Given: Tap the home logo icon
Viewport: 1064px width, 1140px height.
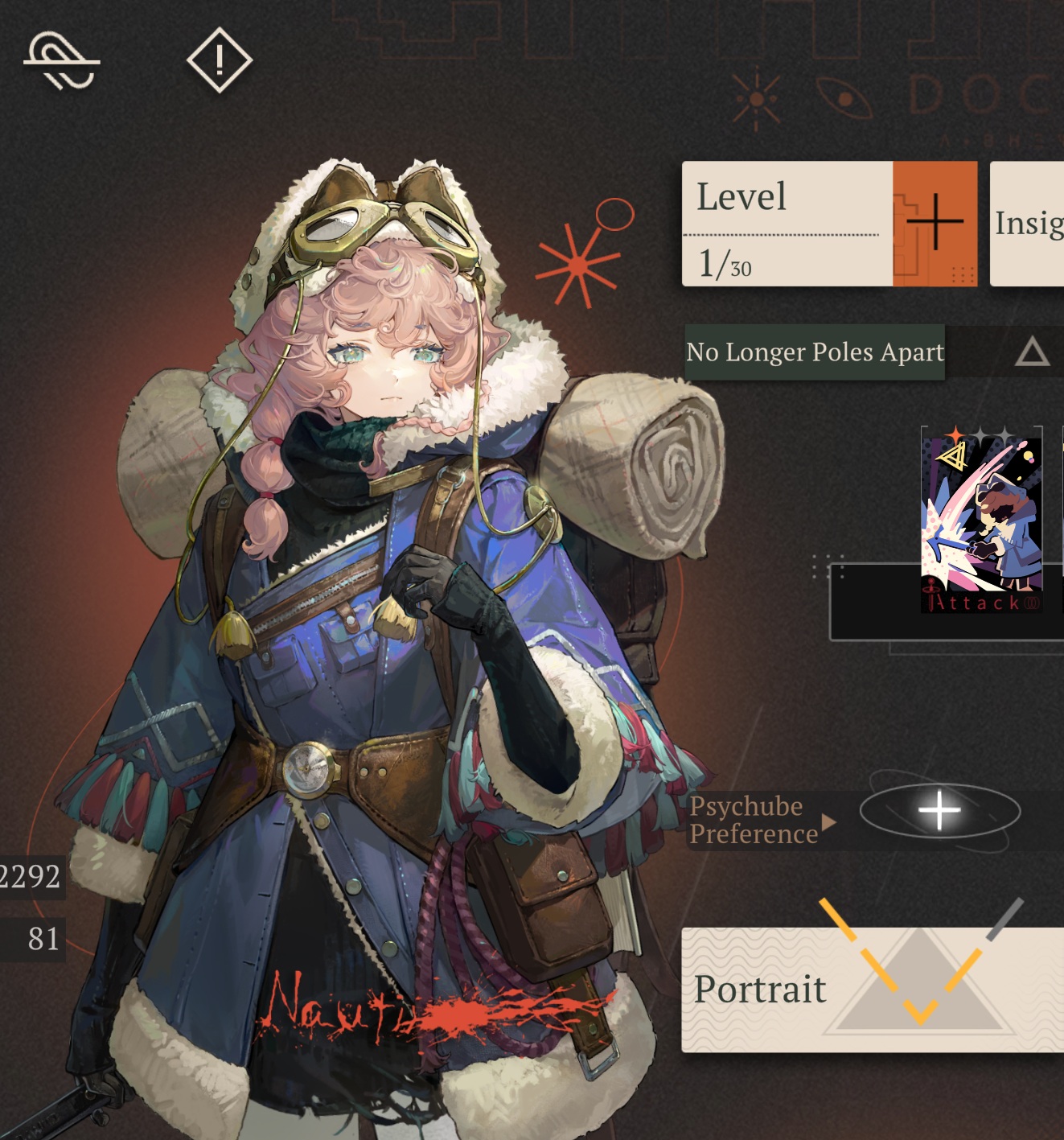Looking at the screenshot, I should click(61, 61).
